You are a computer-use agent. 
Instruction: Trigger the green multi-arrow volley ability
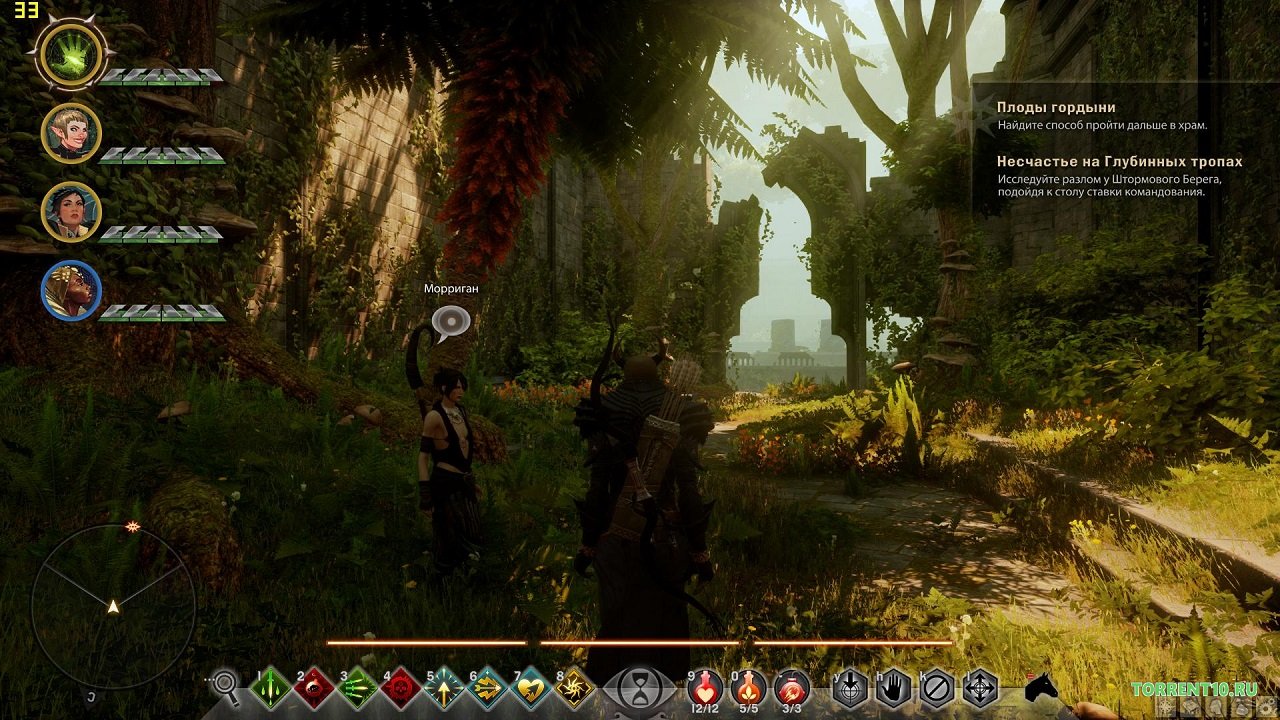click(357, 688)
